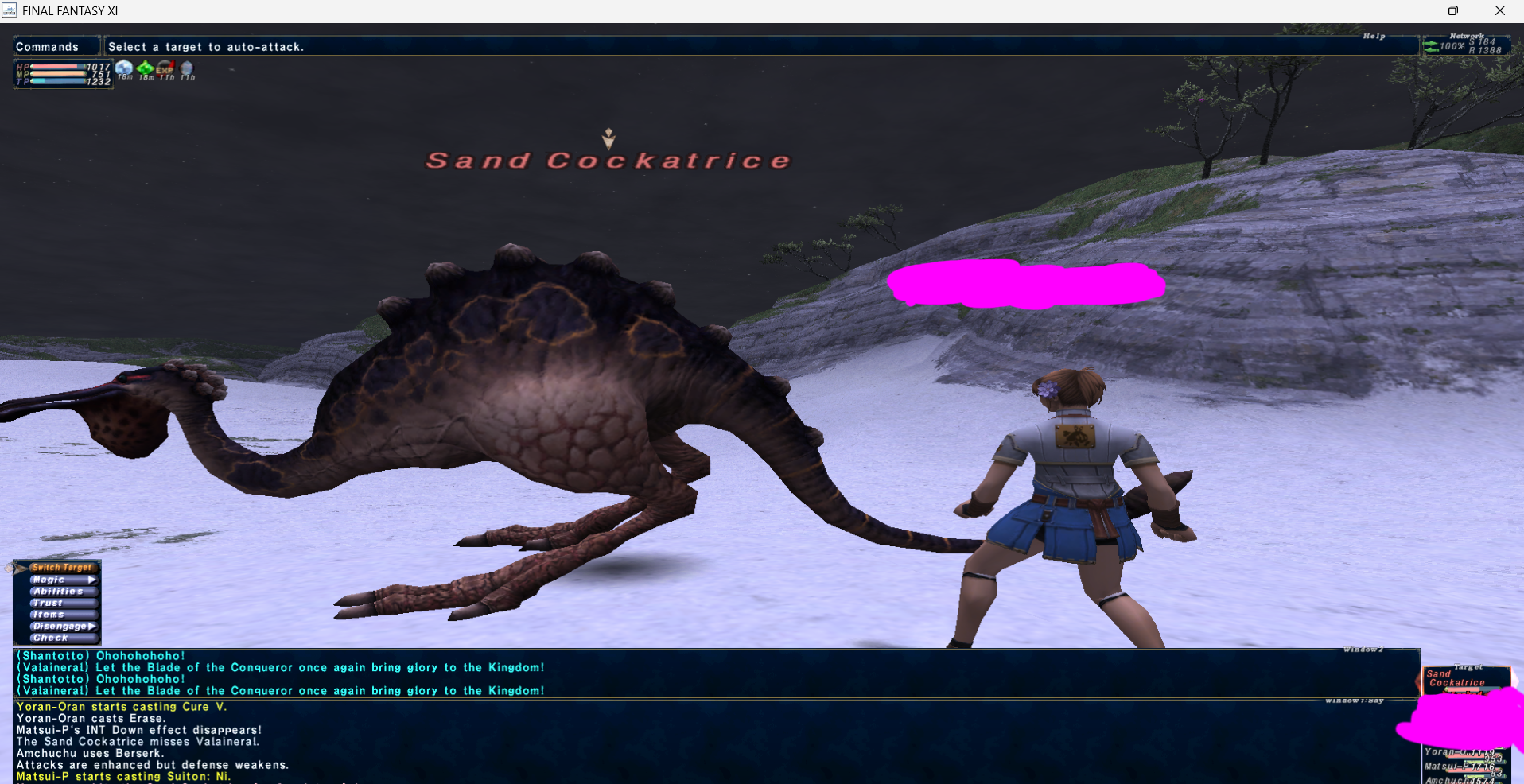This screenshot has width=1524, height=784.
Task: Select the green status buff icon
Action: 146,68
